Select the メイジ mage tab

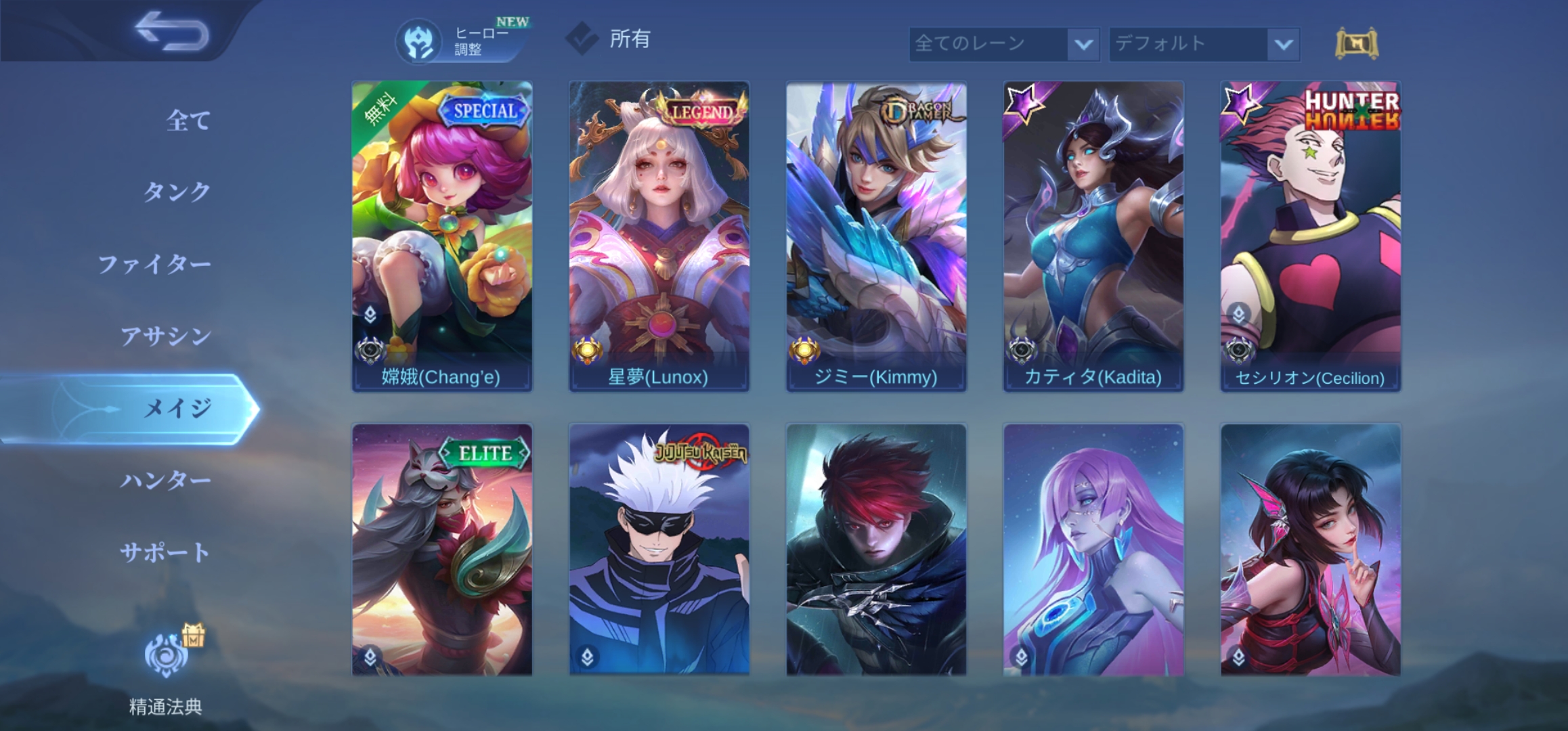click(177, 408)
